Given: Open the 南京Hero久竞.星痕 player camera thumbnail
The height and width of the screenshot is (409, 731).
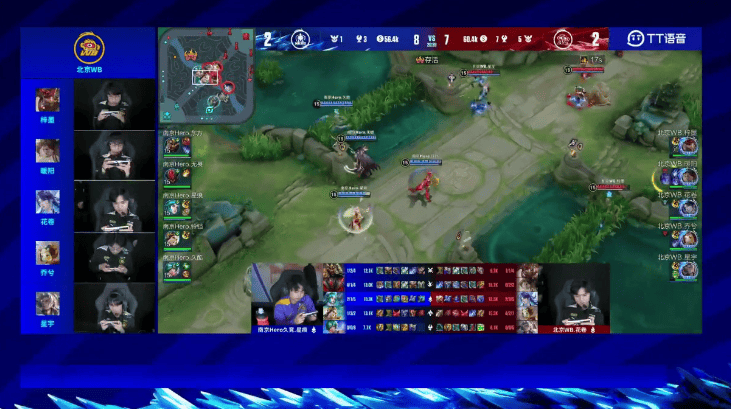Looking at the screenshot, I should pos(284,297).
